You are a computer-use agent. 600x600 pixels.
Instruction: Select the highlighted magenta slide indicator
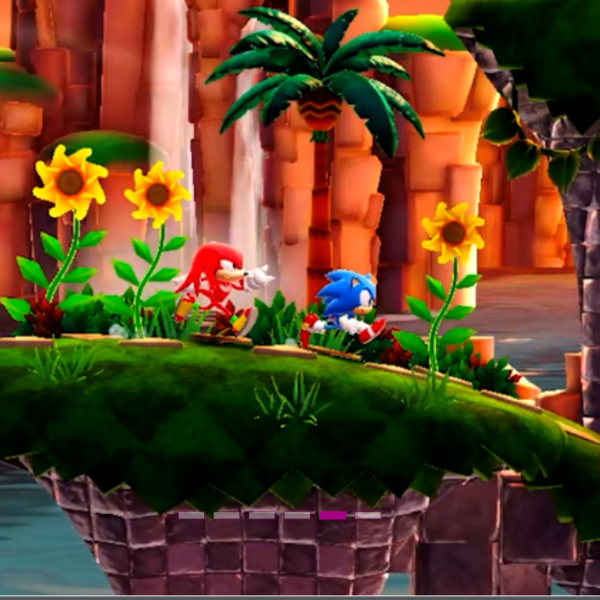point(333,515)
